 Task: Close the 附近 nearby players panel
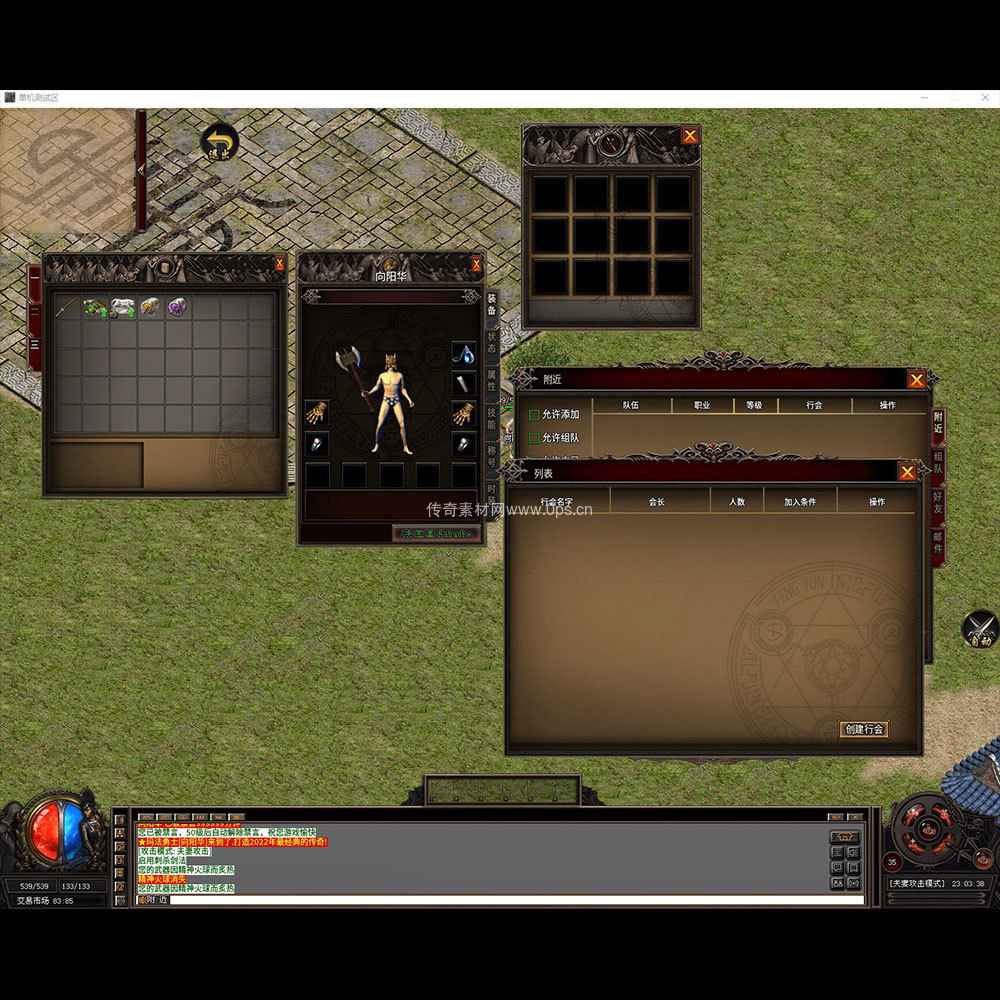click(916, 379)
